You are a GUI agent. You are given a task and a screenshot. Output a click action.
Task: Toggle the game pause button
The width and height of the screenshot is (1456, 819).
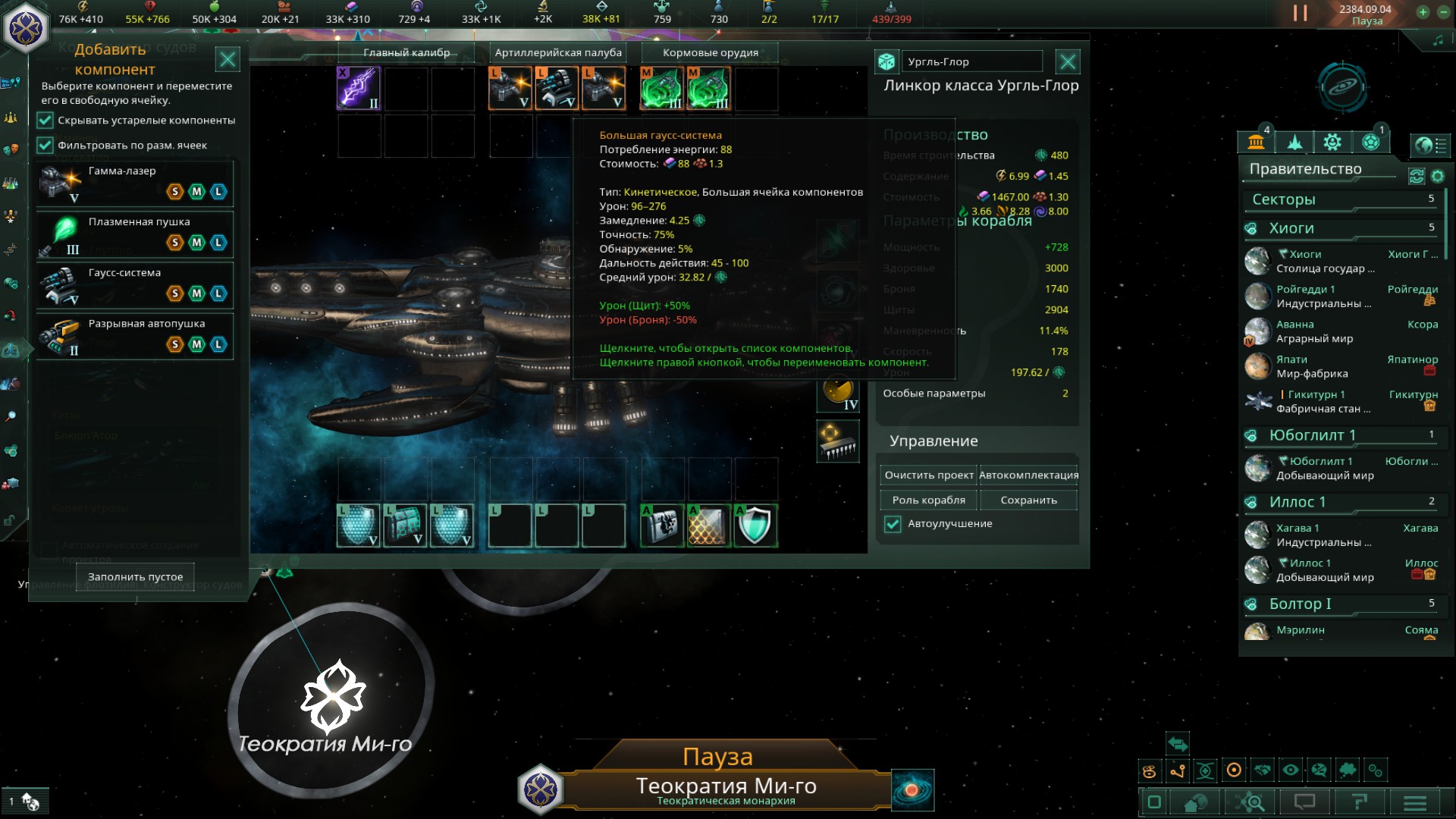tap(1300, 13)
